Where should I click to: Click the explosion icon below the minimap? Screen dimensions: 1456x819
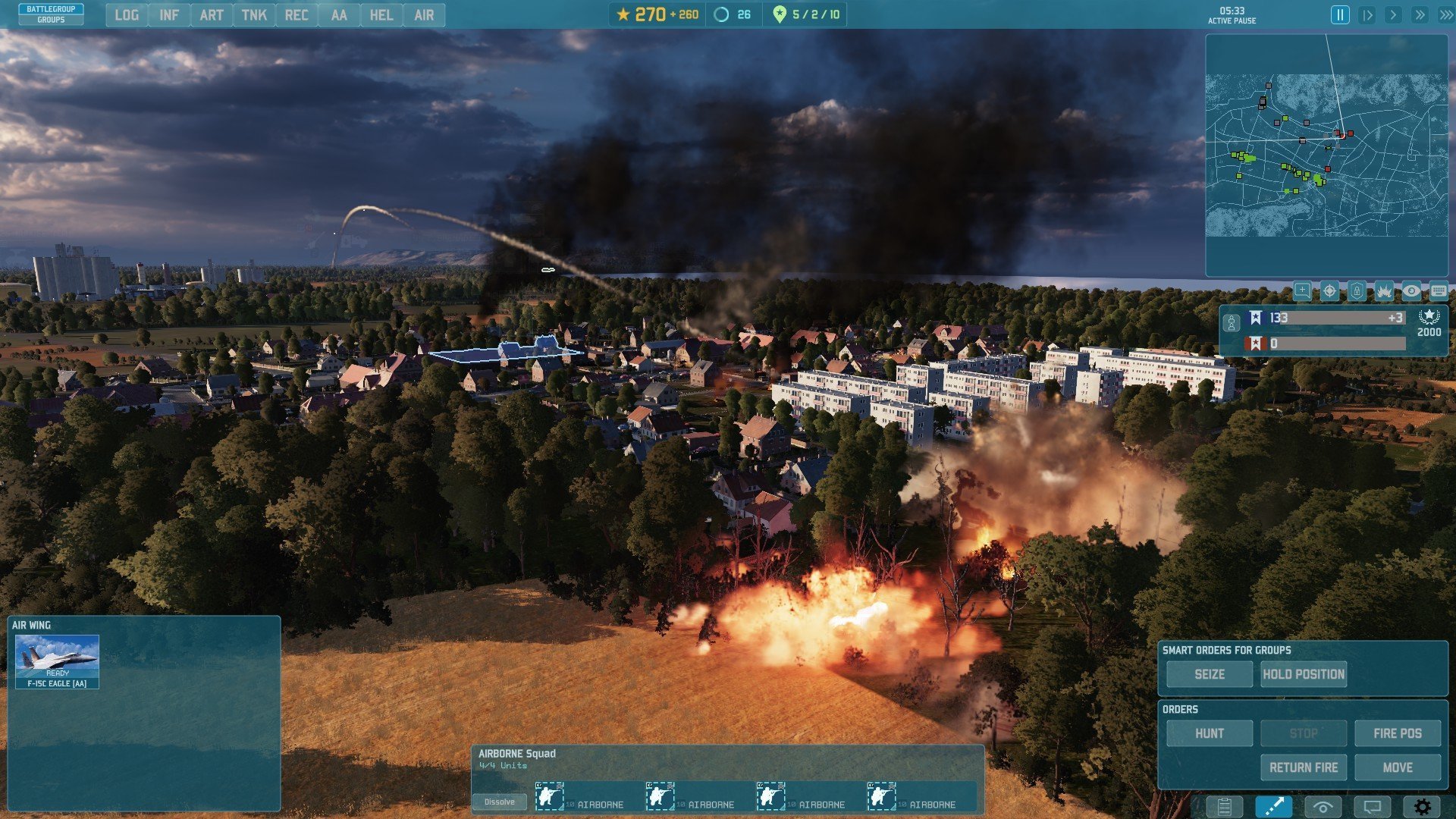pos(1384,291)
